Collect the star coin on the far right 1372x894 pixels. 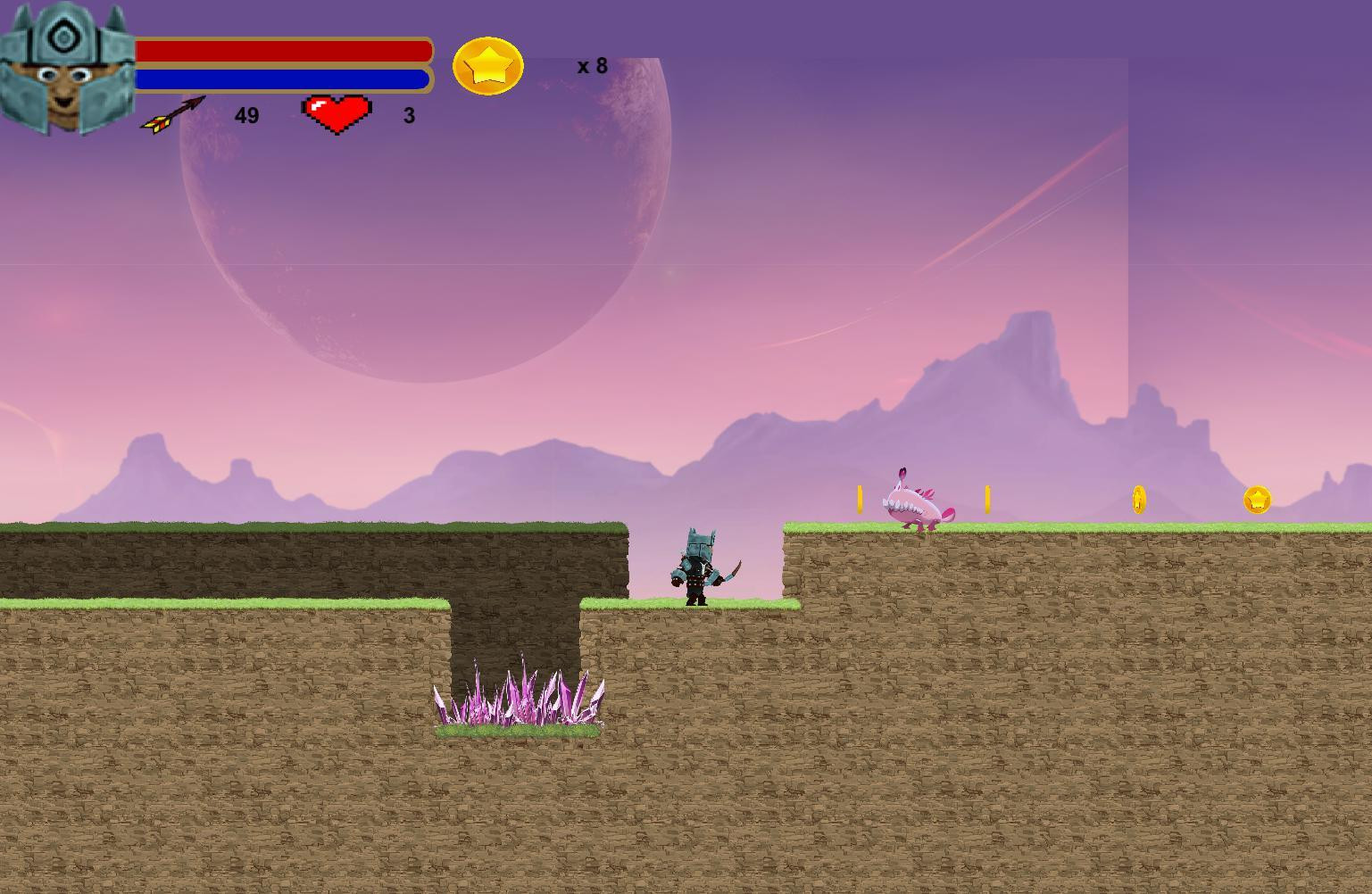point(1257,501)
